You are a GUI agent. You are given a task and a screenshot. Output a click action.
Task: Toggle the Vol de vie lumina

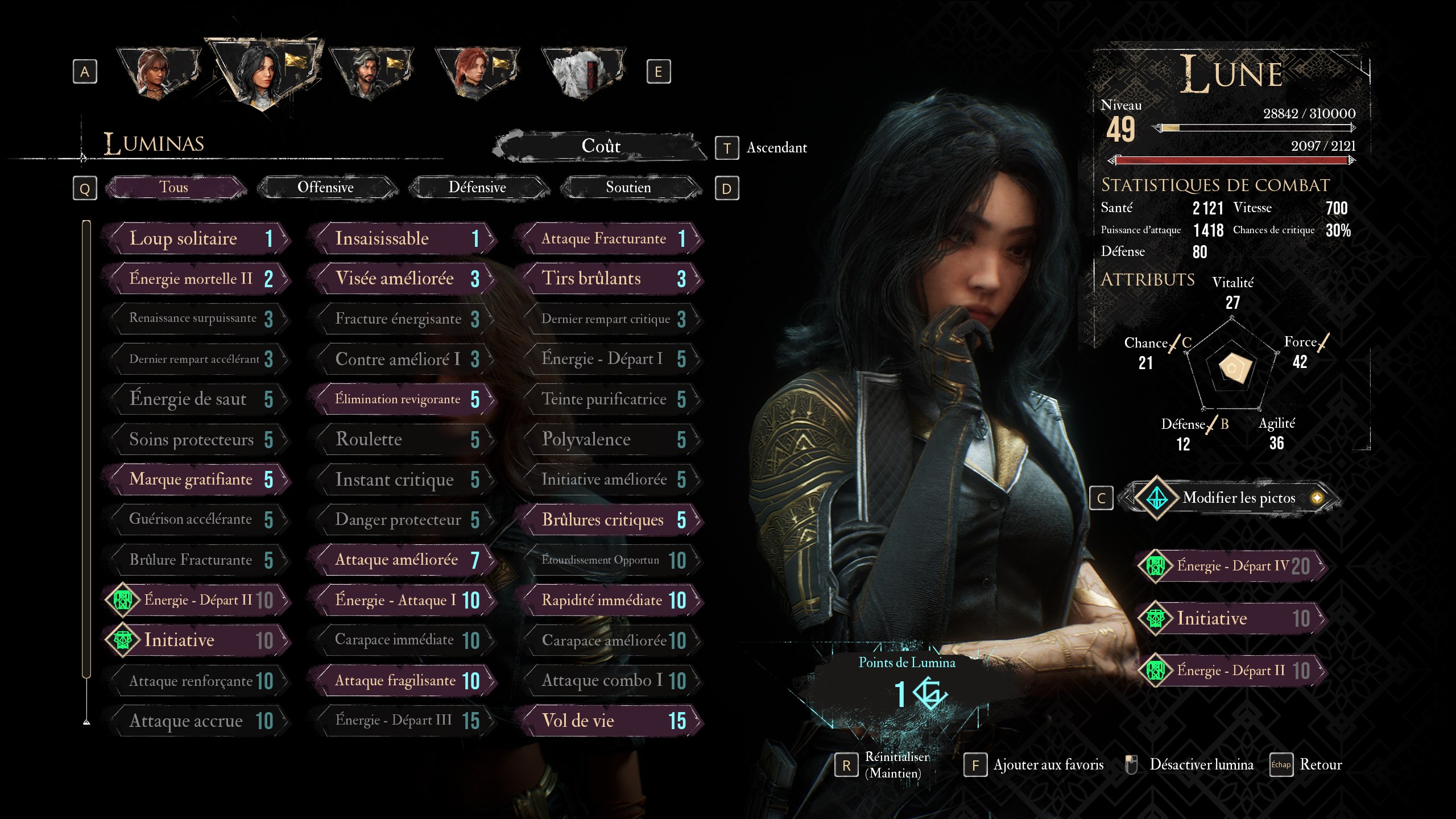coord(609,721)
